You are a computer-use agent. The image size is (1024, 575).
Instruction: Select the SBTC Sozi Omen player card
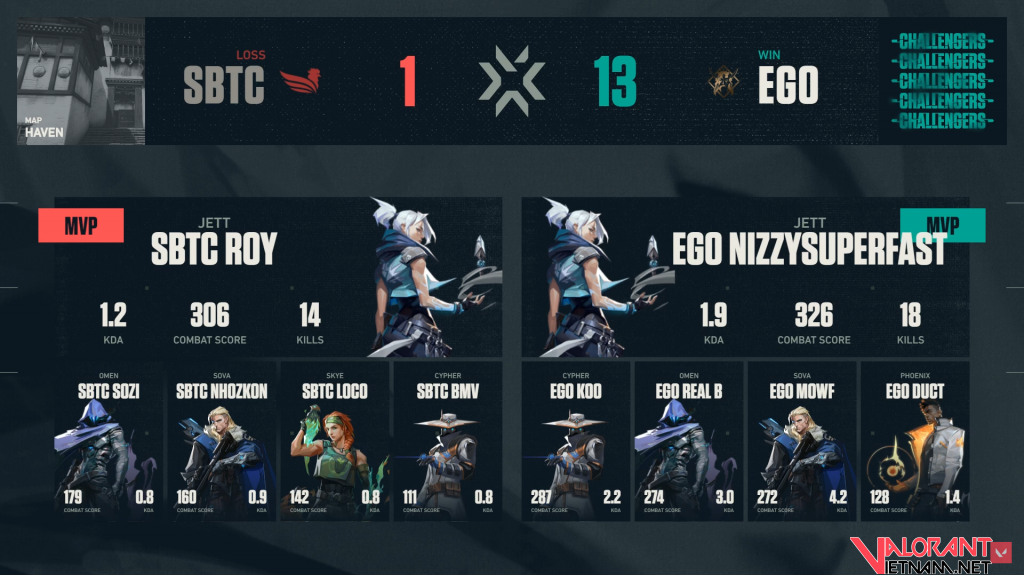coord(108,442)
